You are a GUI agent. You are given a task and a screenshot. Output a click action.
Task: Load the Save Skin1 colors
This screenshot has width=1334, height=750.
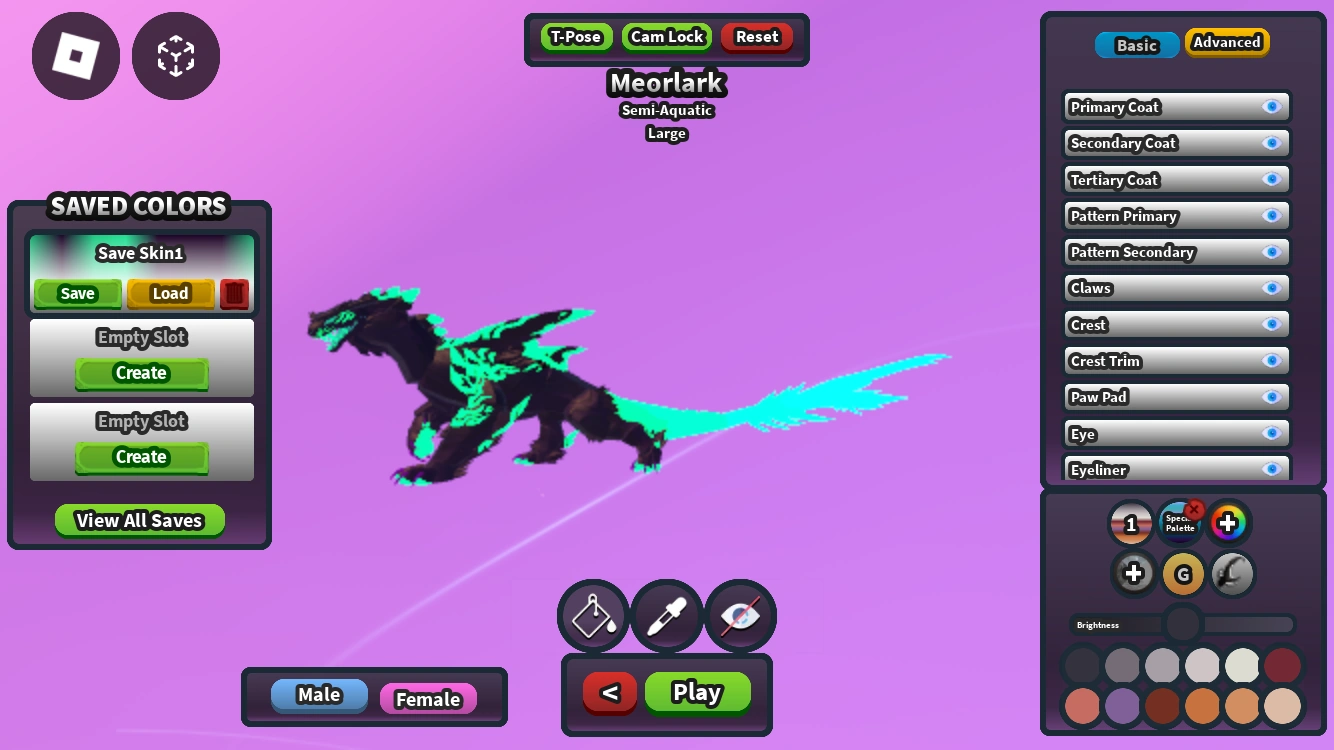[x=169, y=293]
